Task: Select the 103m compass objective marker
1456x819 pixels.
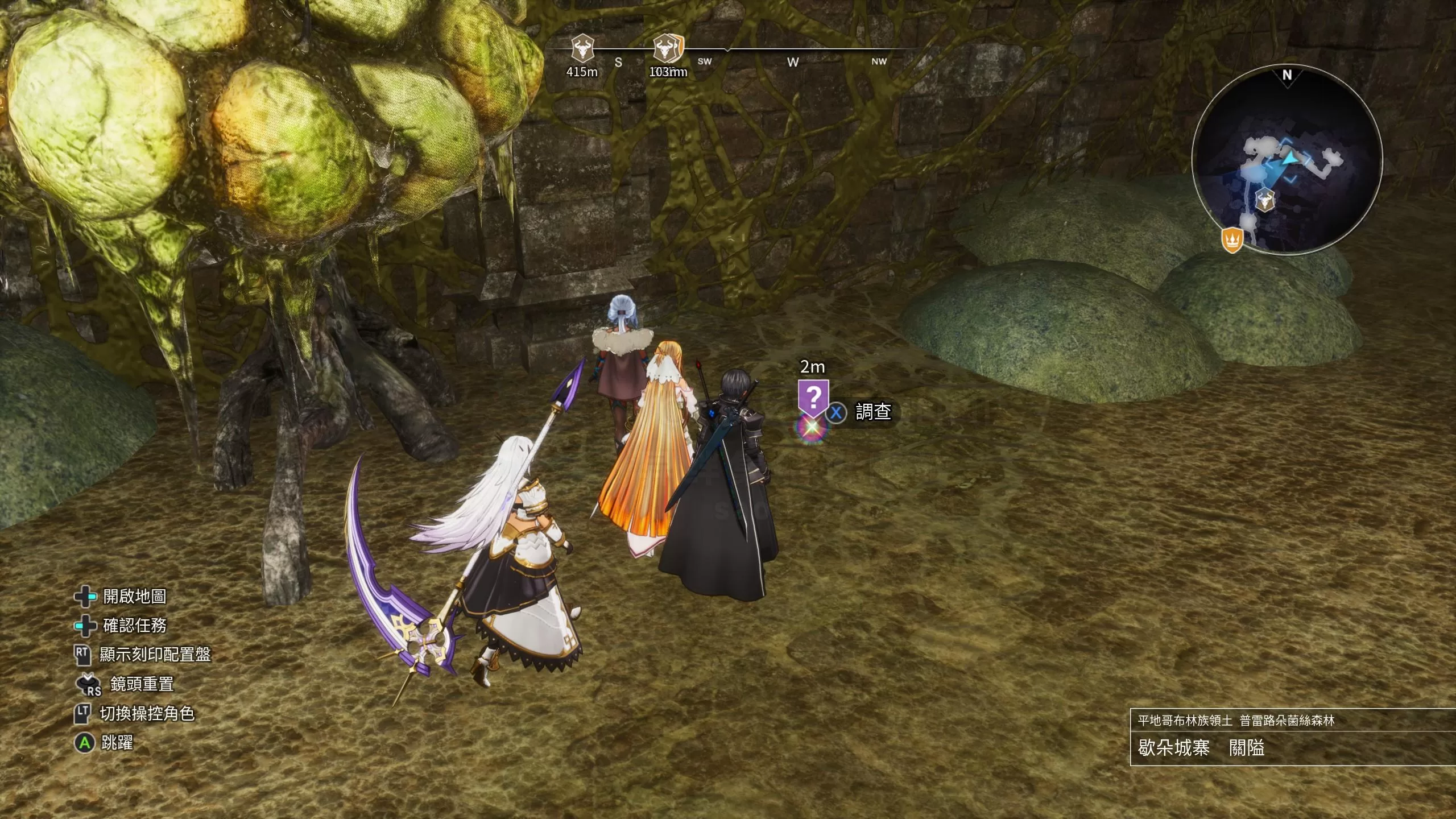Action: (x=668, y=48)
